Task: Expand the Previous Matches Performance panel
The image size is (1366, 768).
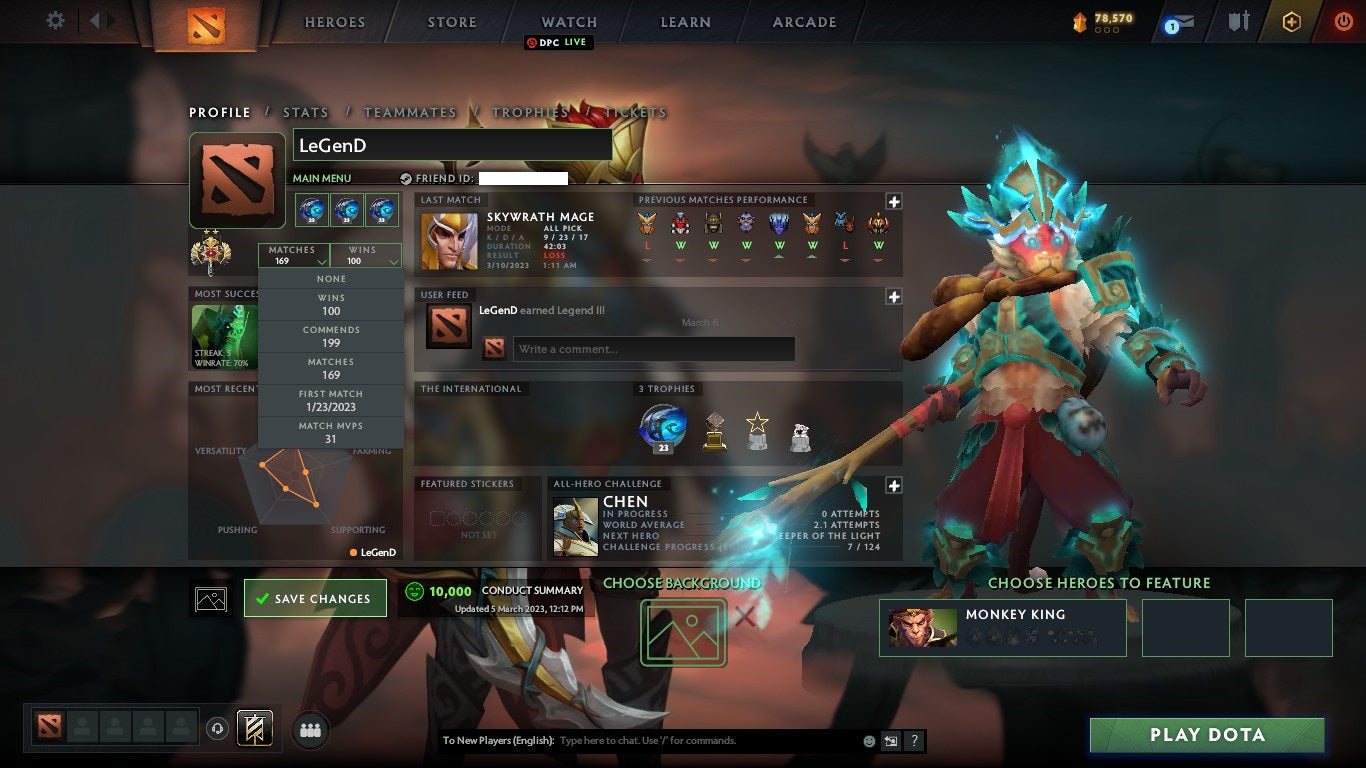Action: [893, 201]
